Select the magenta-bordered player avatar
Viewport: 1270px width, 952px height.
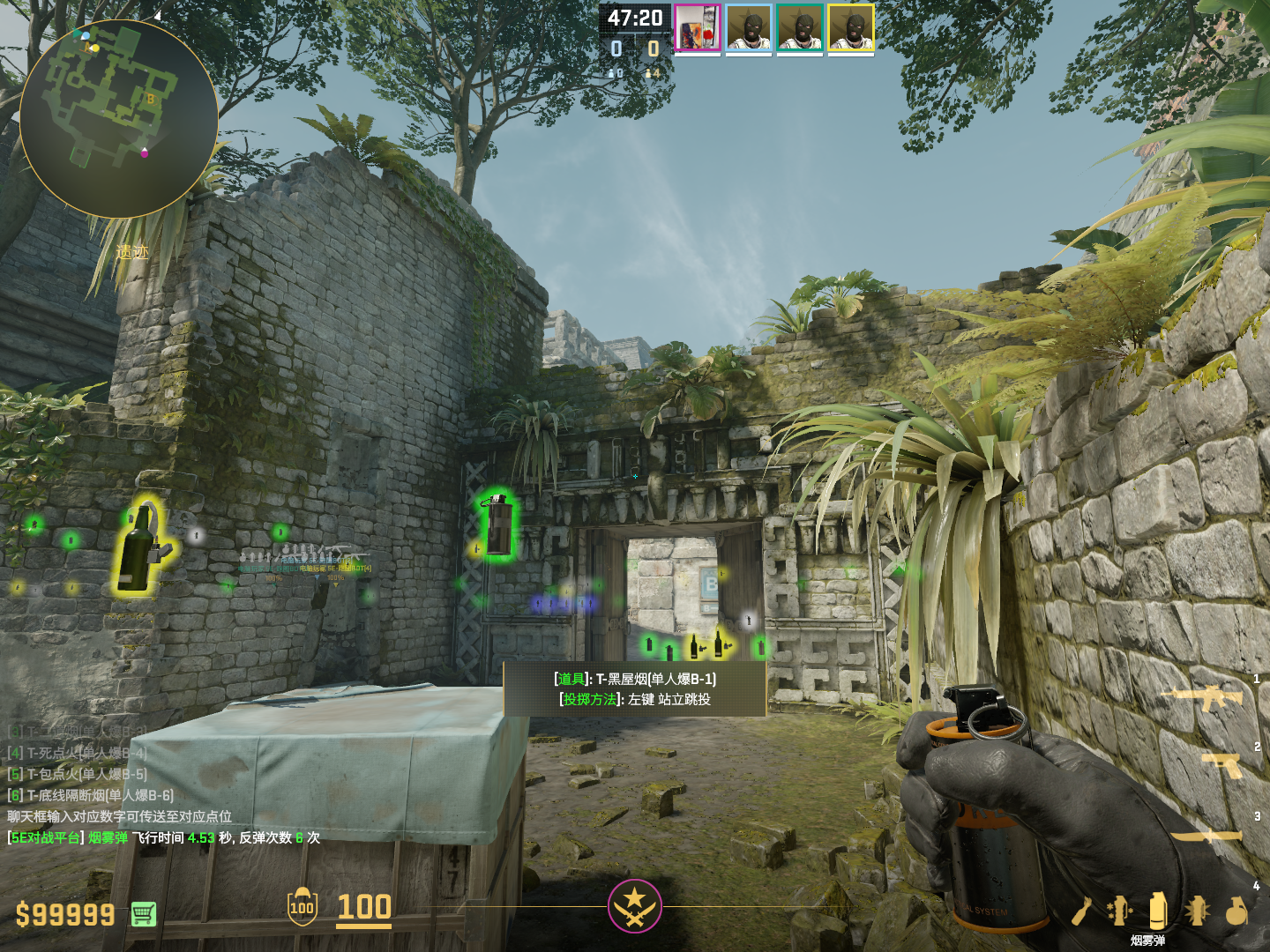(x=698, y=28)
